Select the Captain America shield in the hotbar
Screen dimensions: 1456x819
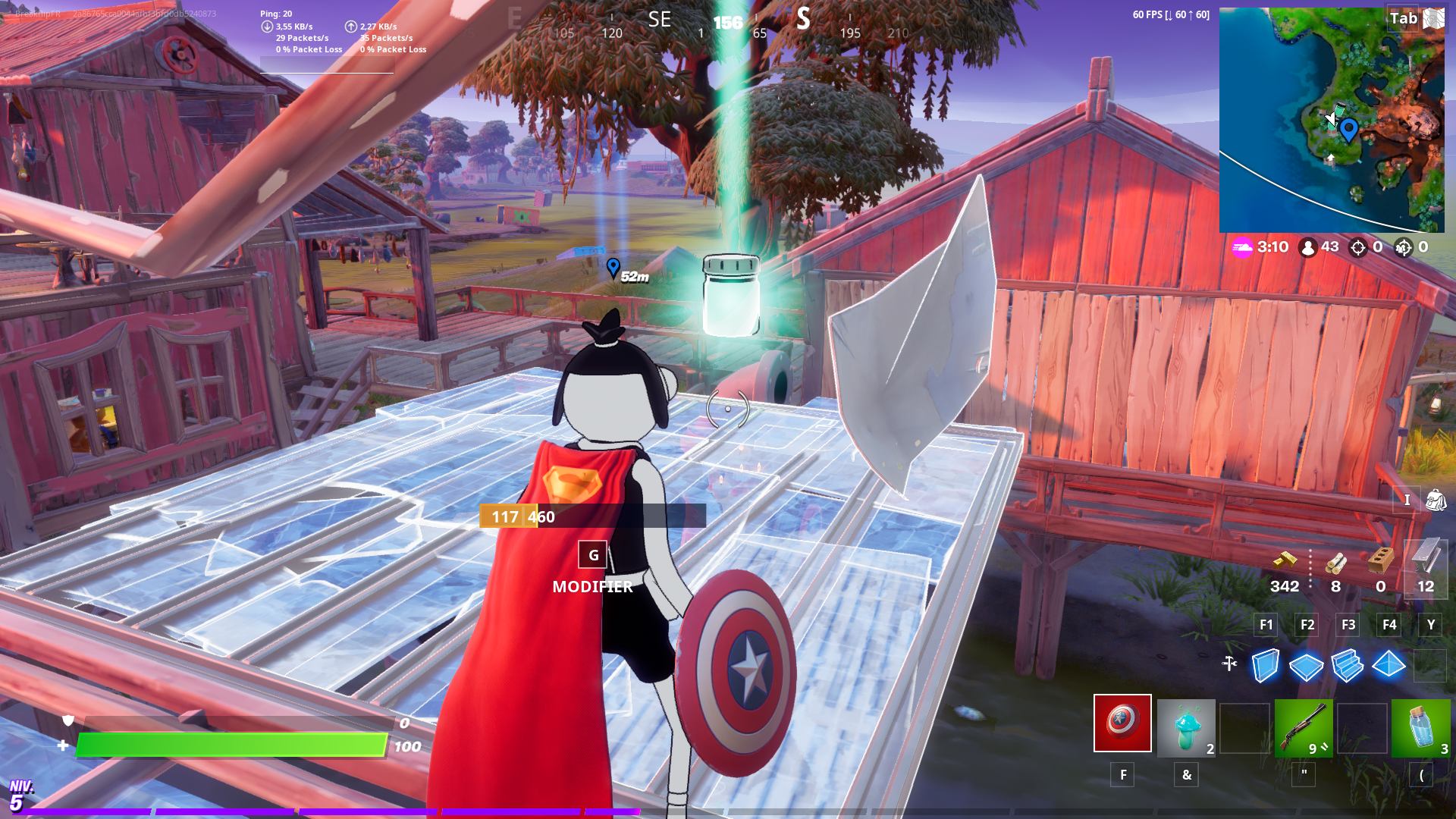click(x=1122, y=725)
